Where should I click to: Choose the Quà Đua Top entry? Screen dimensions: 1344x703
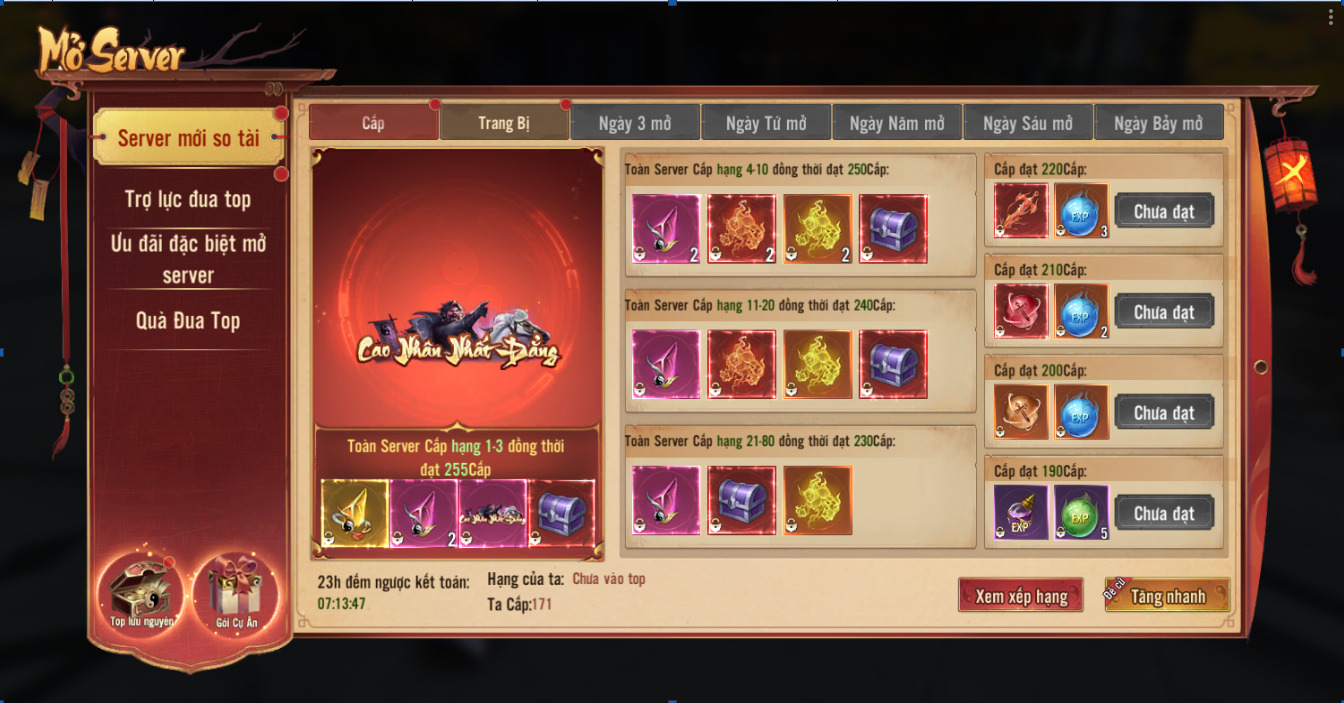click(188, 321)
